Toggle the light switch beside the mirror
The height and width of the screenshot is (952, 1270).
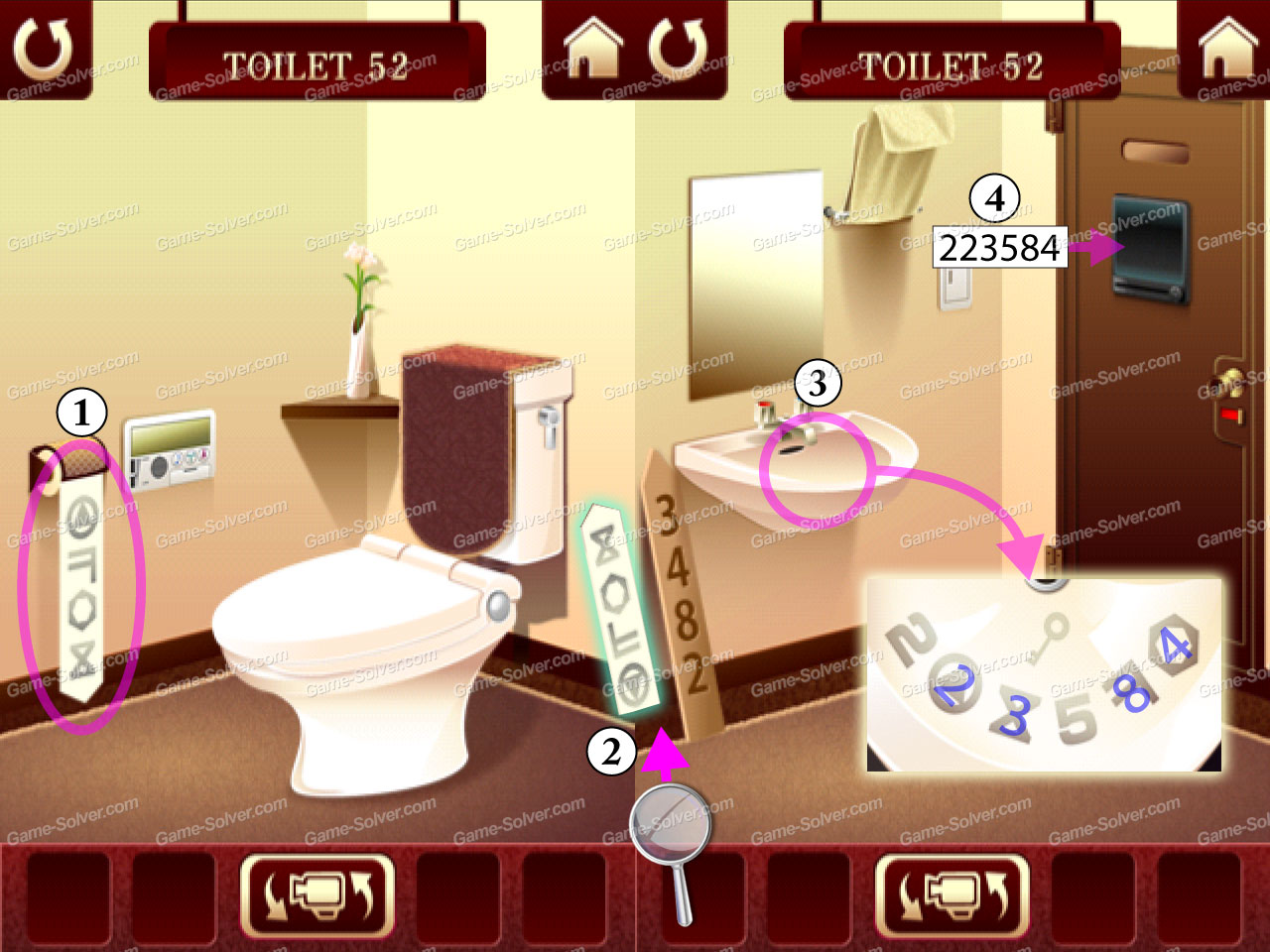(956, 292)
